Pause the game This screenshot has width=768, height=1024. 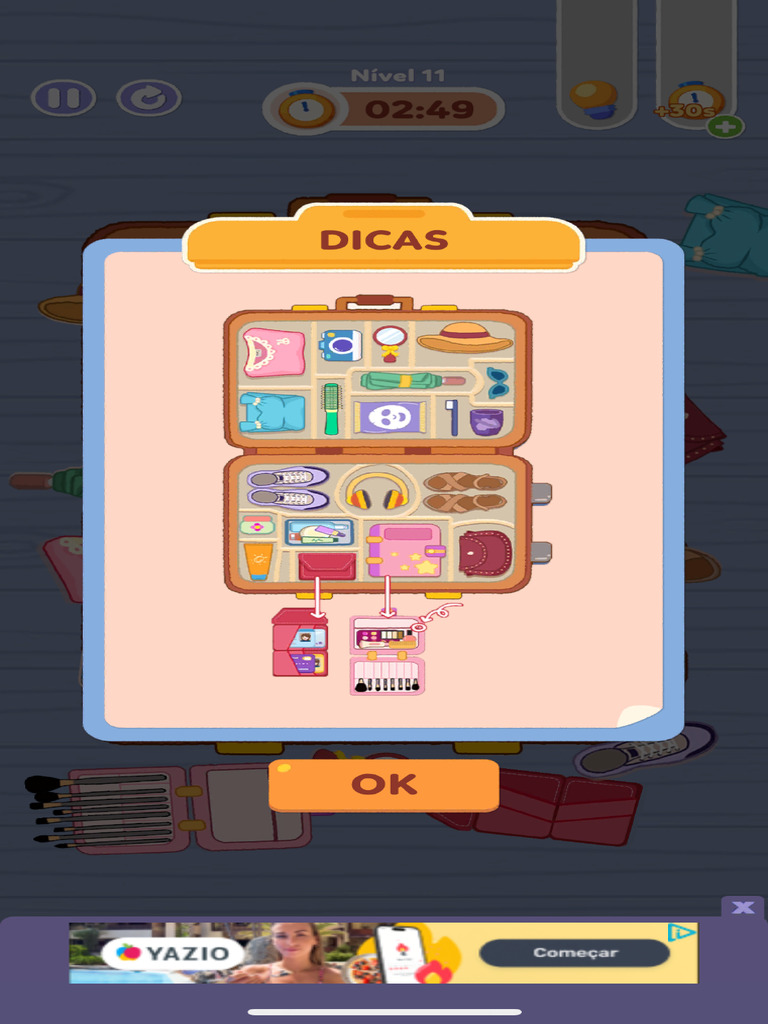[64, 98]
